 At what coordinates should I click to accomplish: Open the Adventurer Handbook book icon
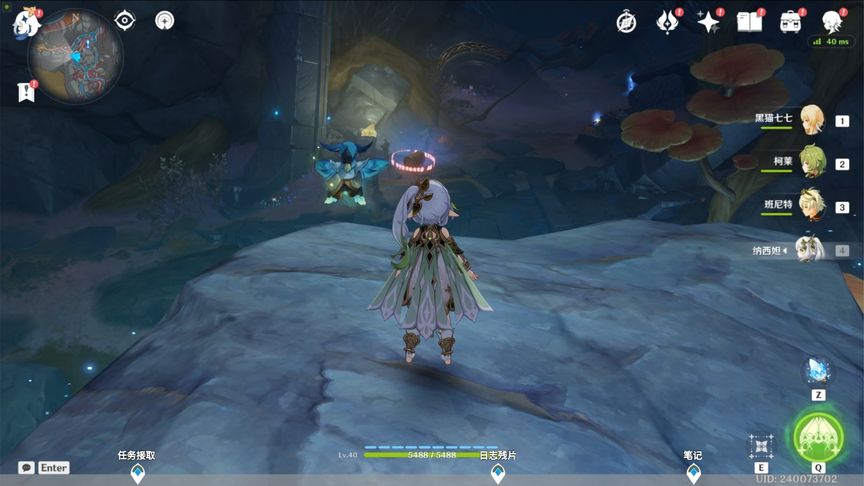point(749,22)
